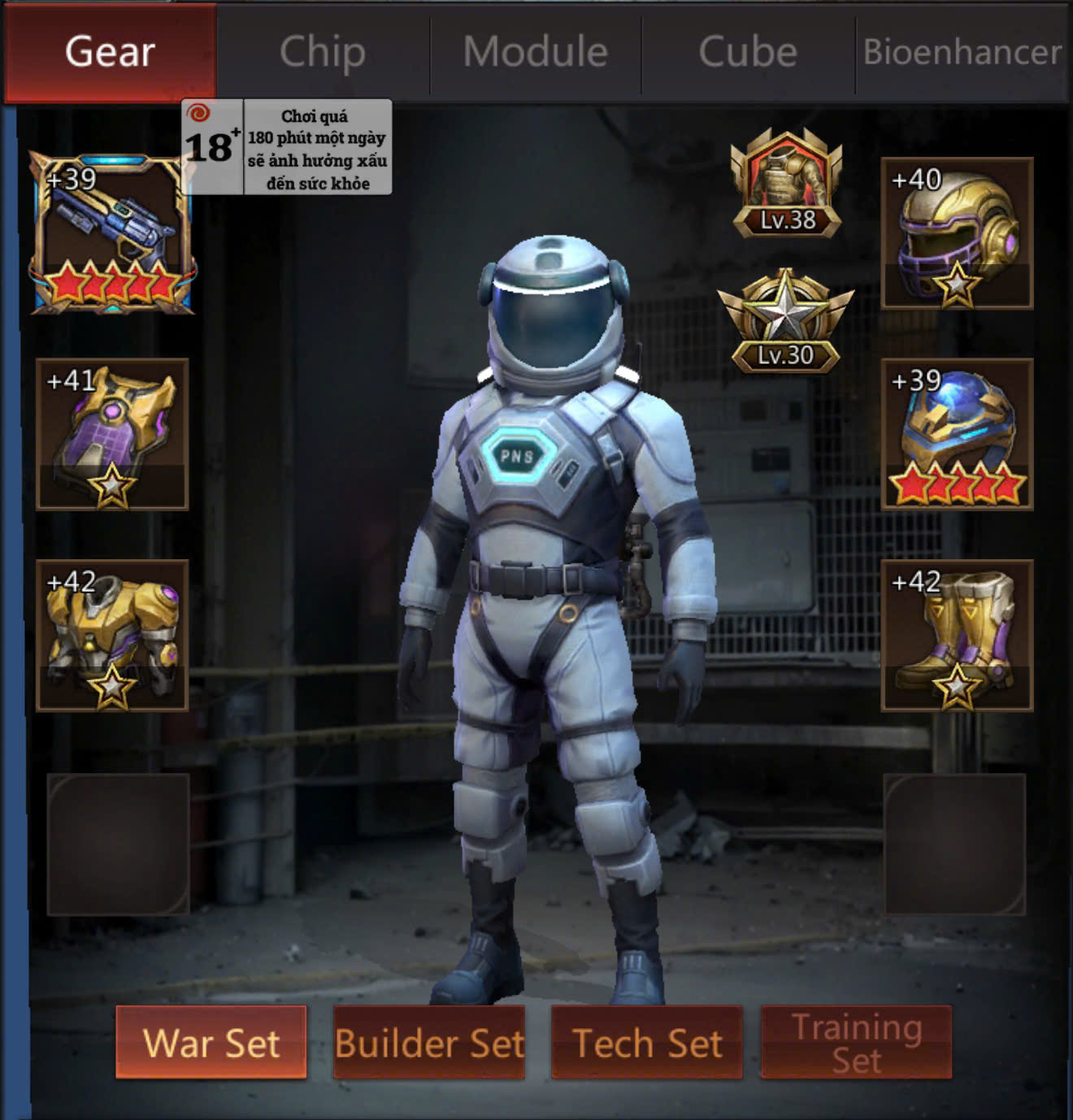Select the Module tab
The height and width of the screenshot is (1120, 1073).
[536, 53]
